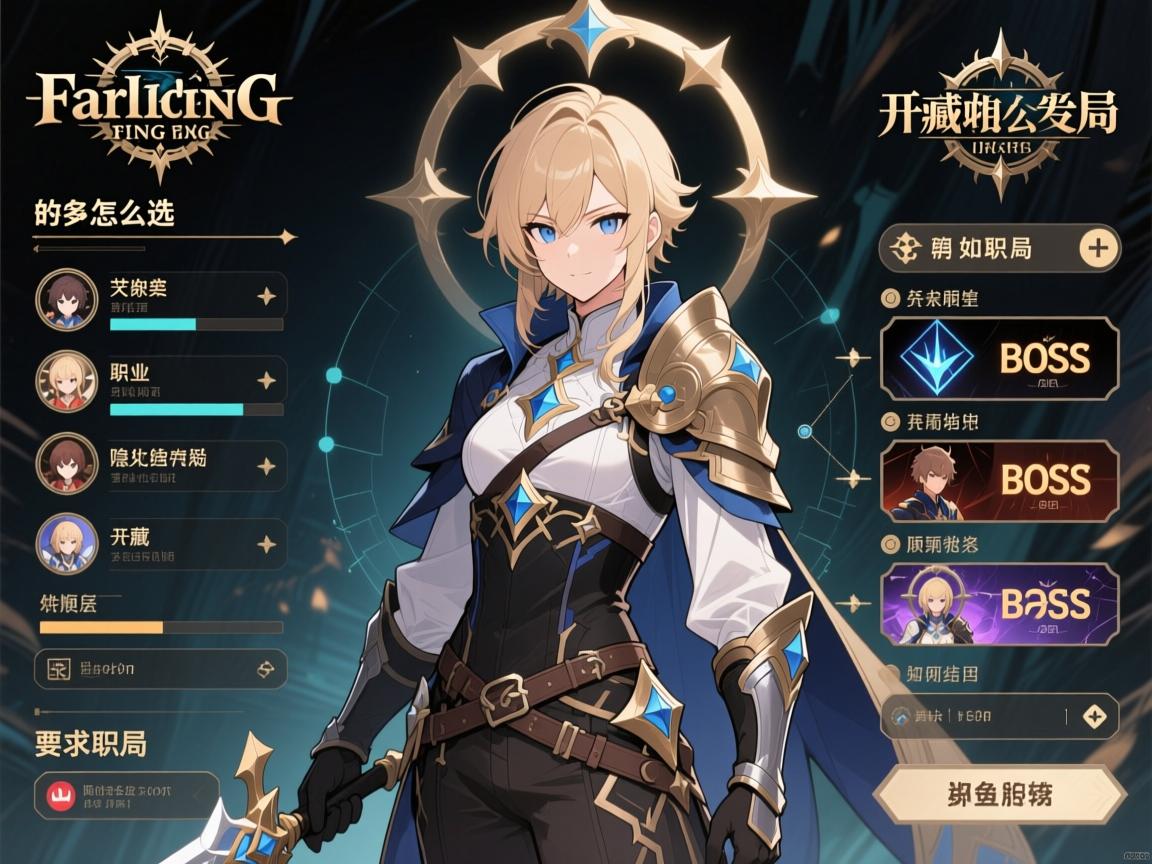The image size is (1152, 864).
Task: Open the blue crystal BOSS card
Action: (999, 358)
